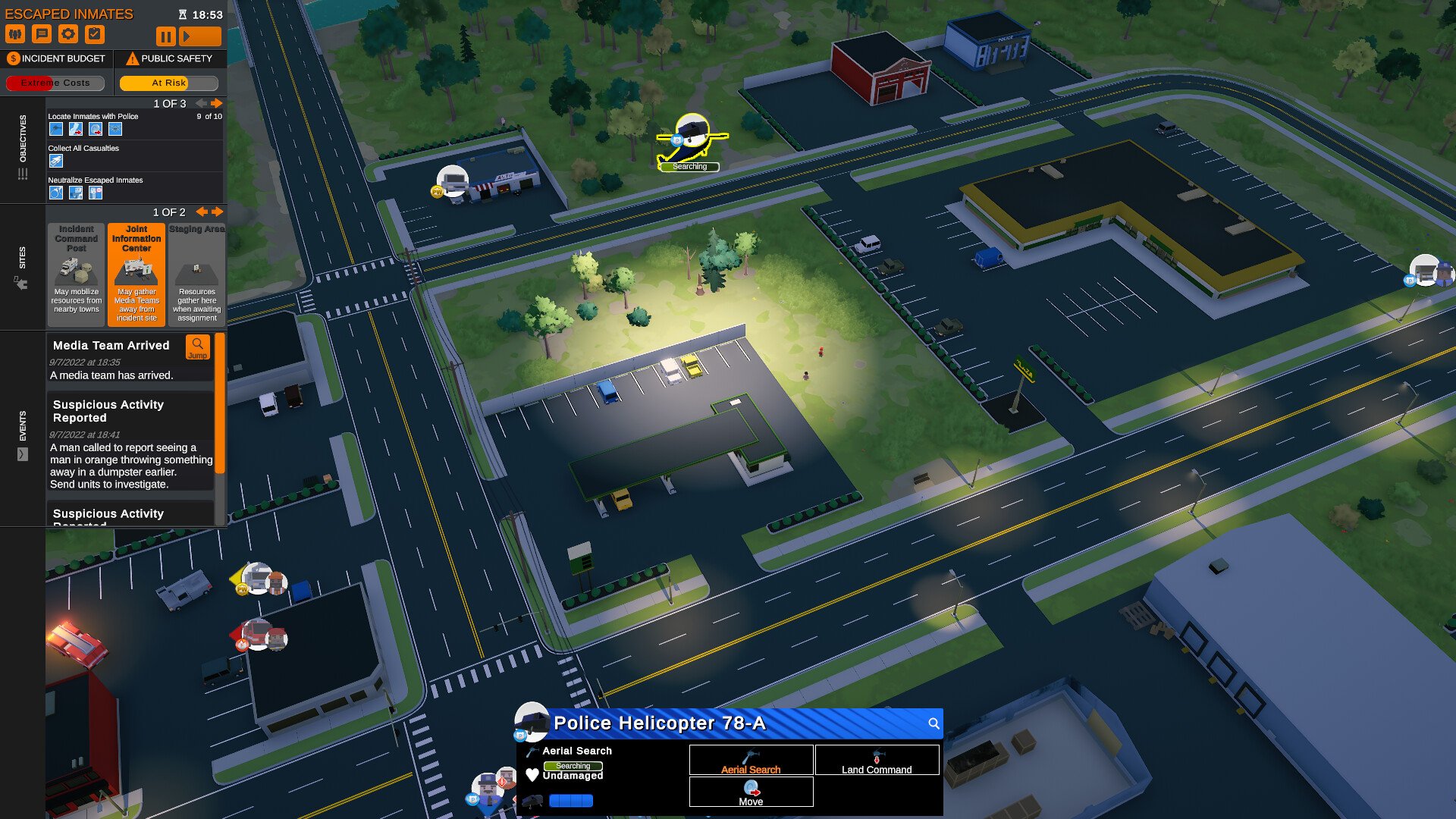Show the next sites page
Screen dimensions: 1456x819
(218, 212)
